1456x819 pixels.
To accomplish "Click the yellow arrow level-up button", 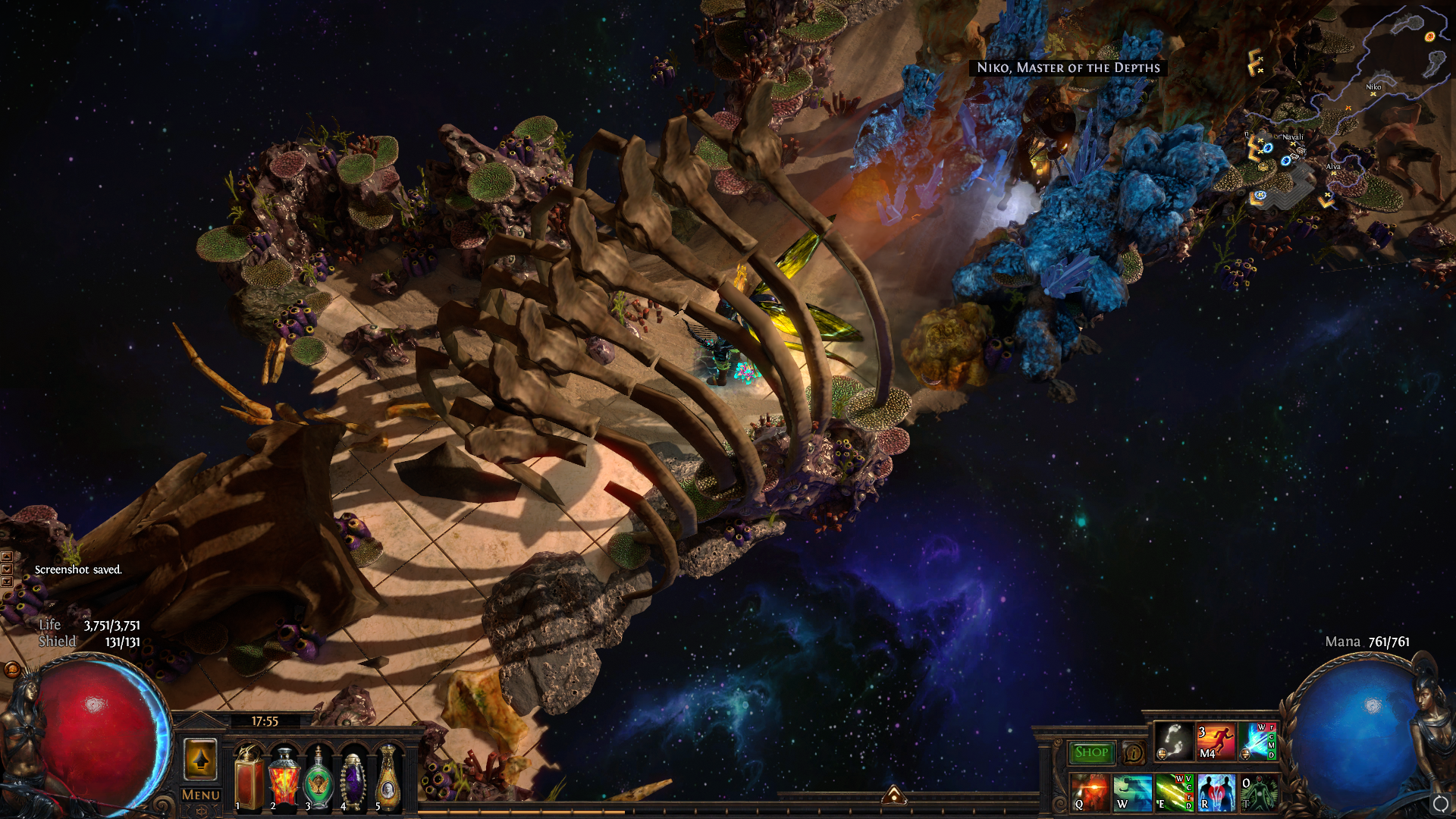I will point(200,759).
